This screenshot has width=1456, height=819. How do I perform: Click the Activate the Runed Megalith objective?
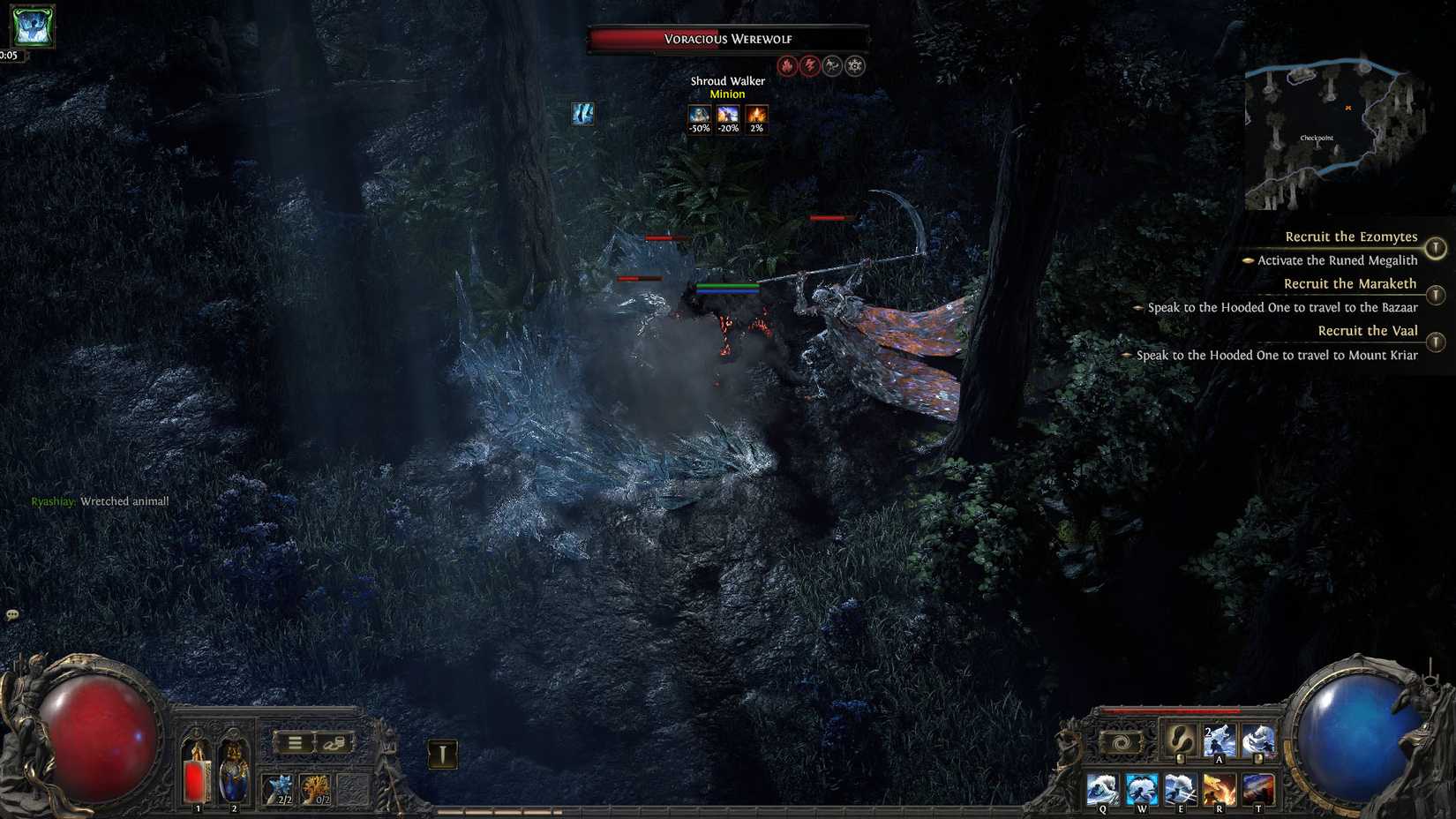point(1331,260)
